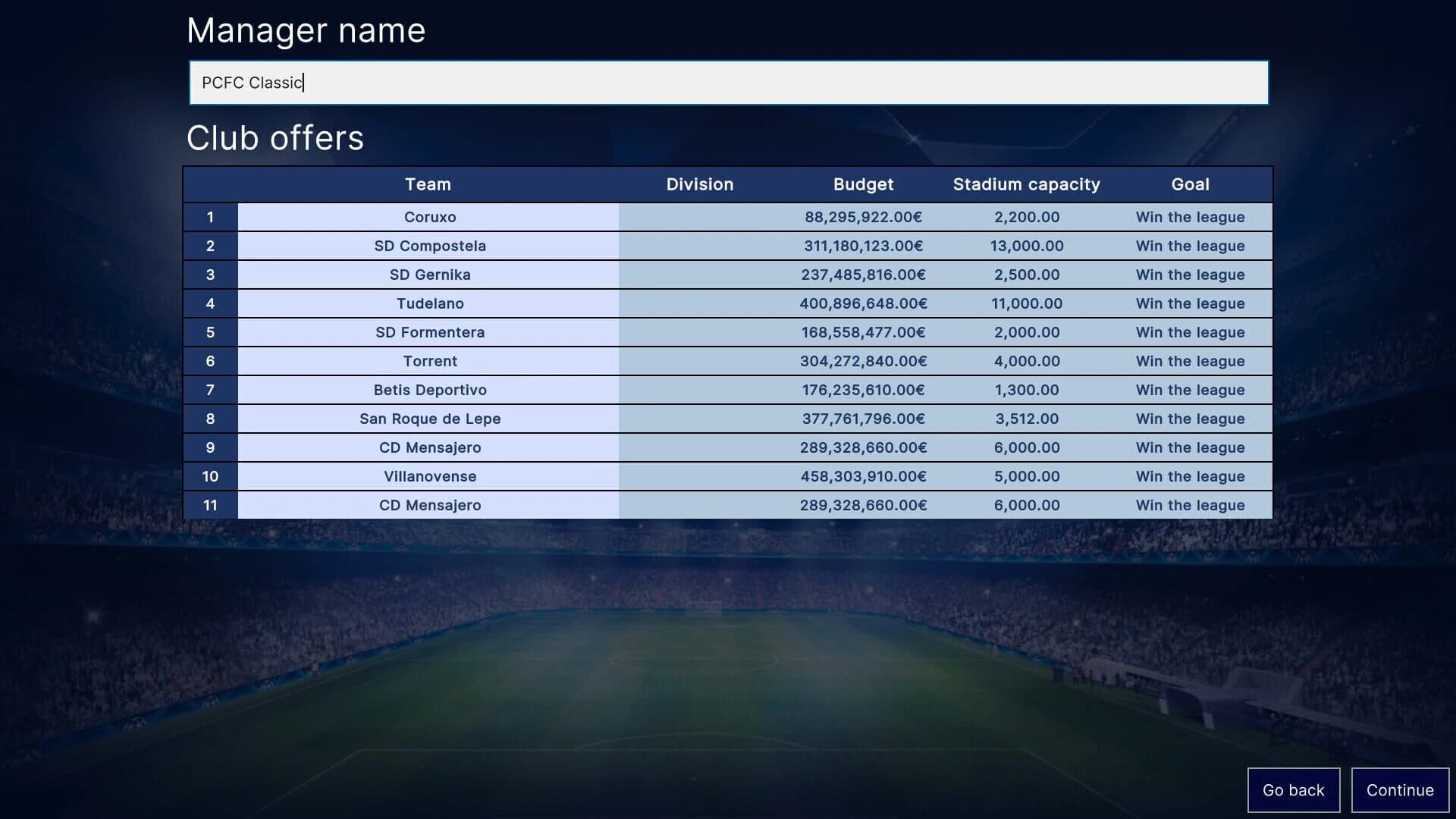Select the SD Gernika club offer
Screen dimensions: 1456x819
pos(428,275)
